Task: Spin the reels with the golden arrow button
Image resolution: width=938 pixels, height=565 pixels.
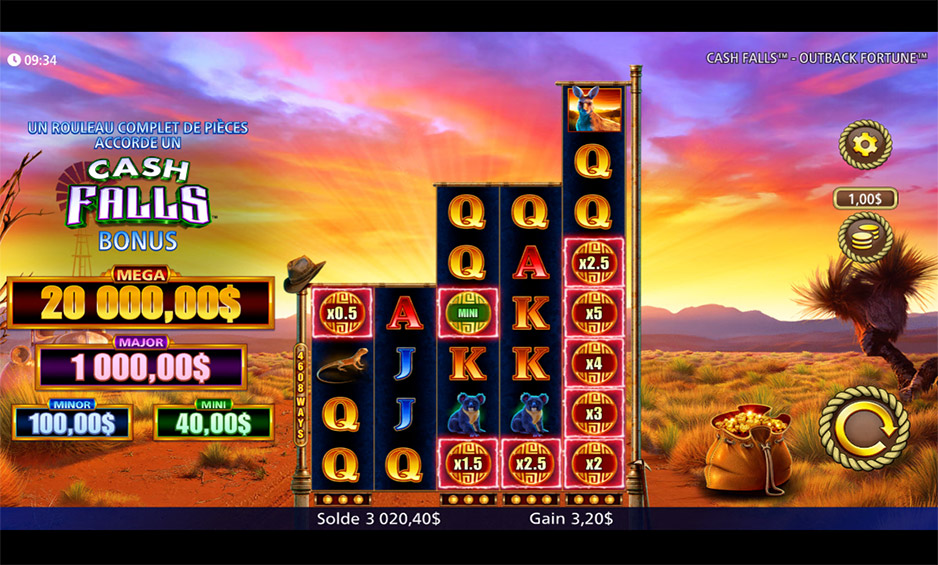Action: pyautogui.click(x=863, y=427)
